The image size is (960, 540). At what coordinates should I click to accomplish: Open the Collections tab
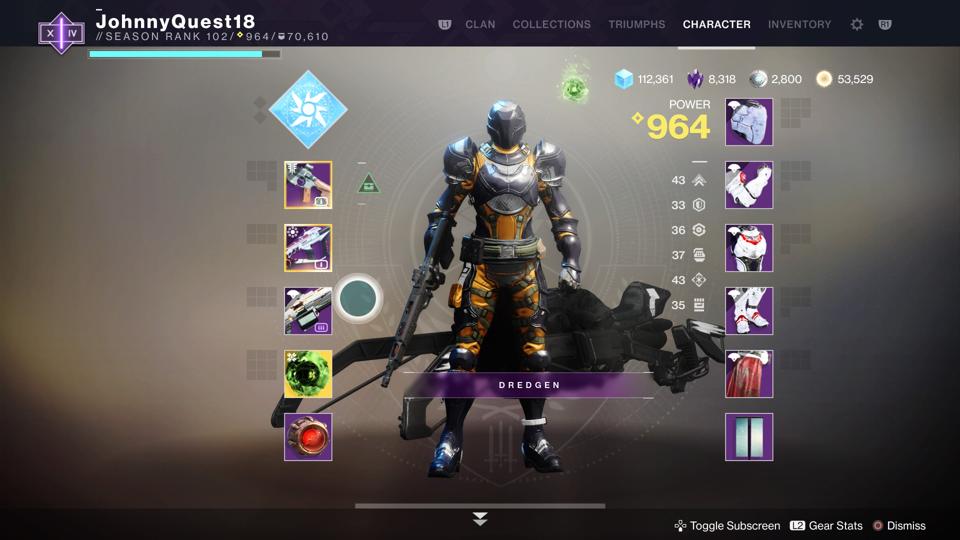tap(551, 24)
